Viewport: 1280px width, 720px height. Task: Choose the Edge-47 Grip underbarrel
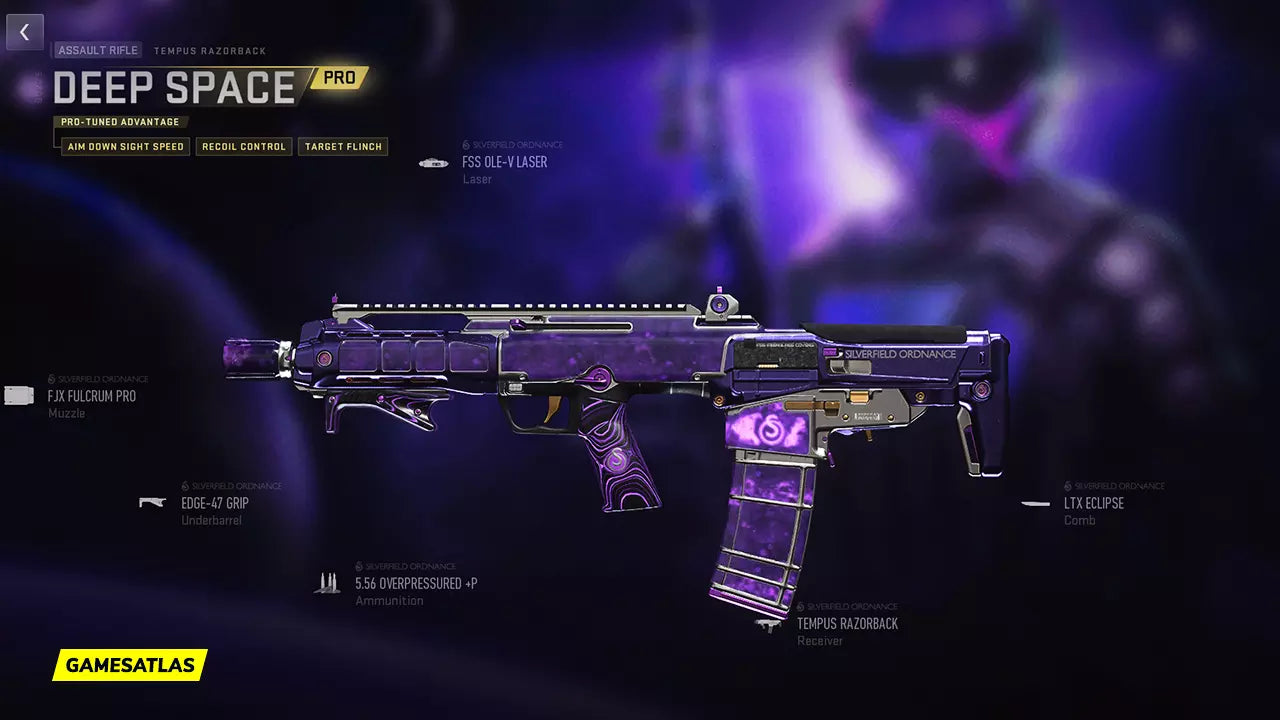pos(214,503)
